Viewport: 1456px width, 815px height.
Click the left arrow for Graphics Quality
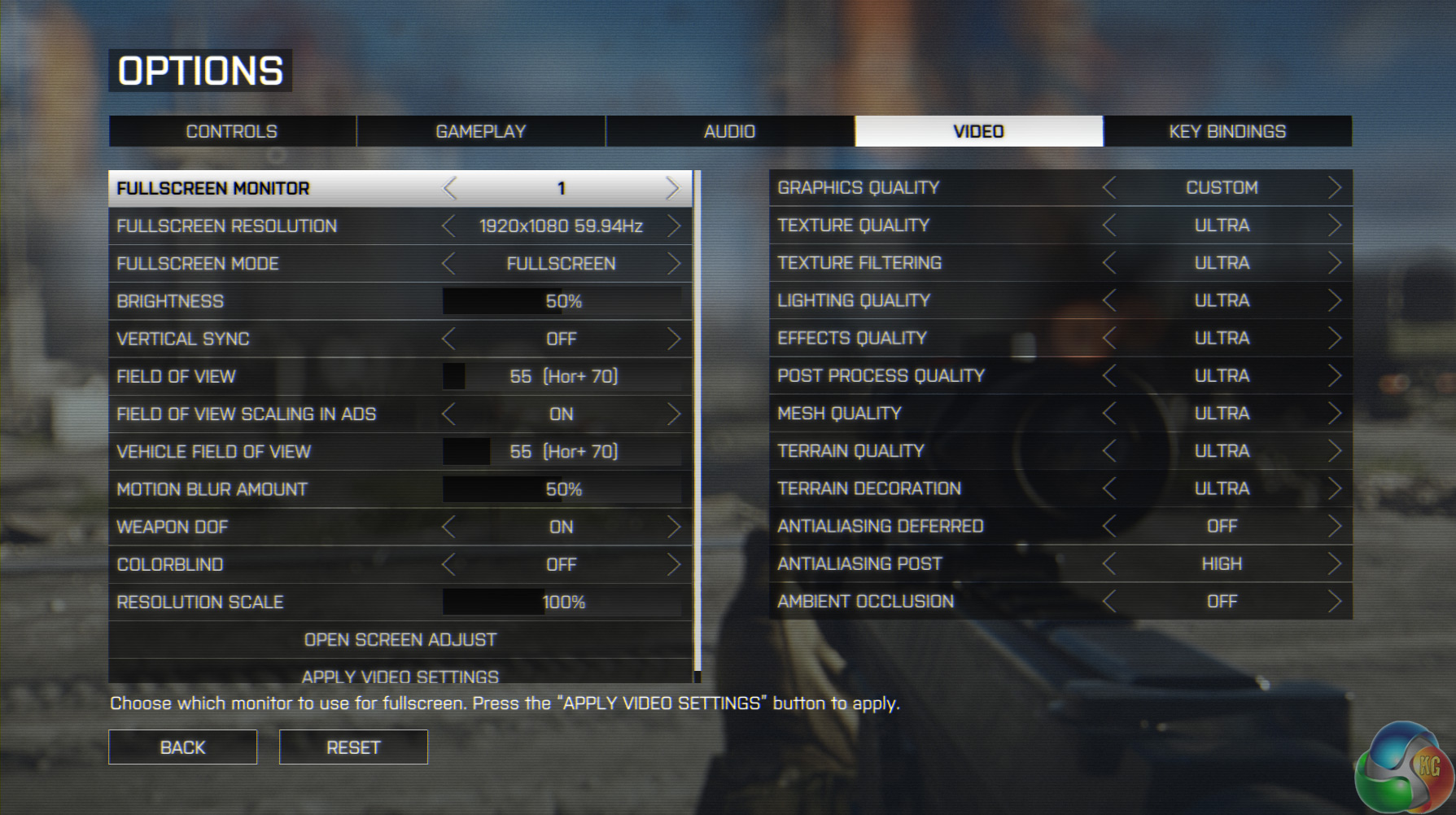[x=1108, y=188]
